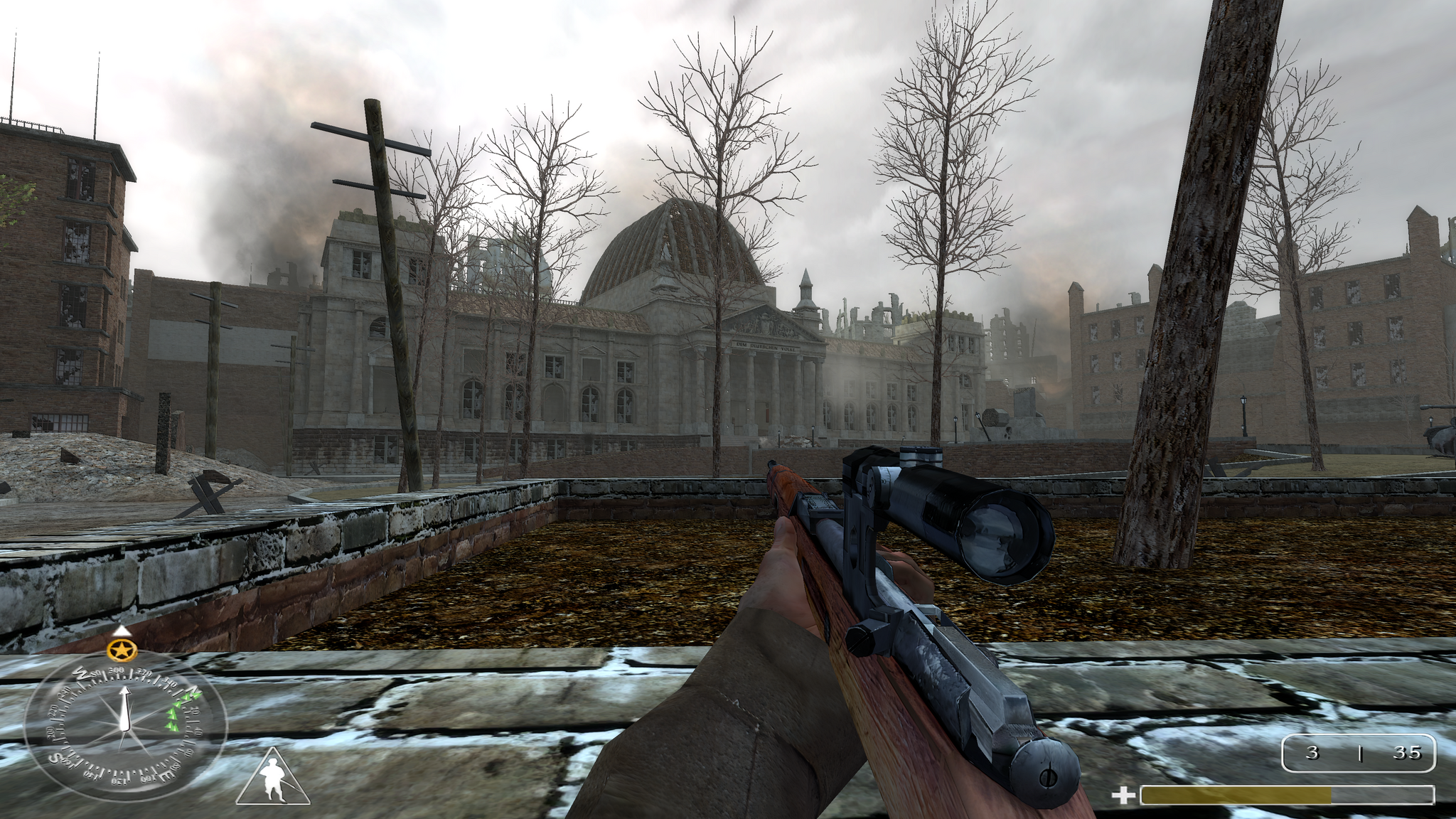Click the soldier stance indicator triangle
The image size is (1456, 819).
[x=272, y=780]
